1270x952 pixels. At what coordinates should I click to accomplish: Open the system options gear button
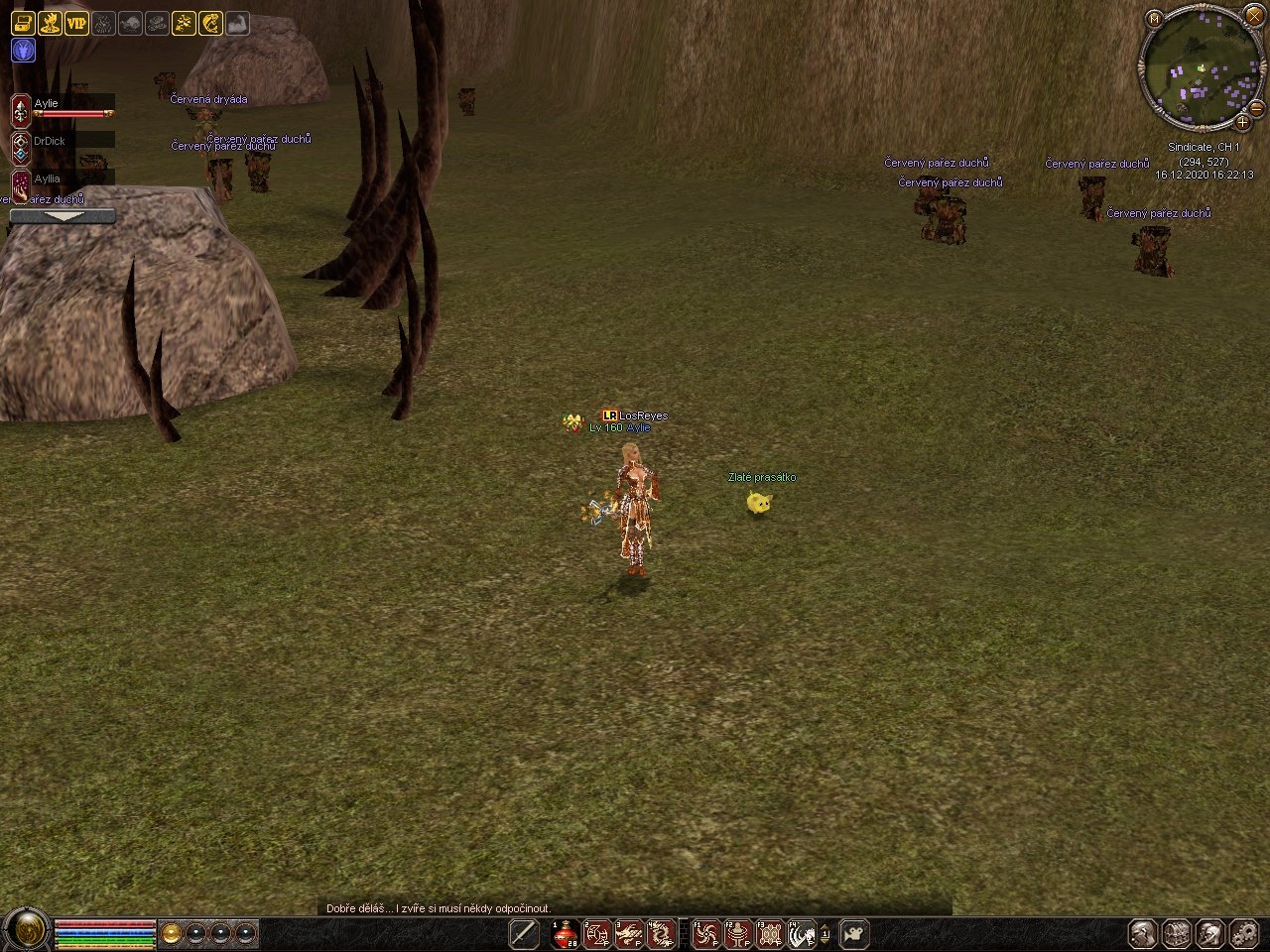coord(1243,933)
